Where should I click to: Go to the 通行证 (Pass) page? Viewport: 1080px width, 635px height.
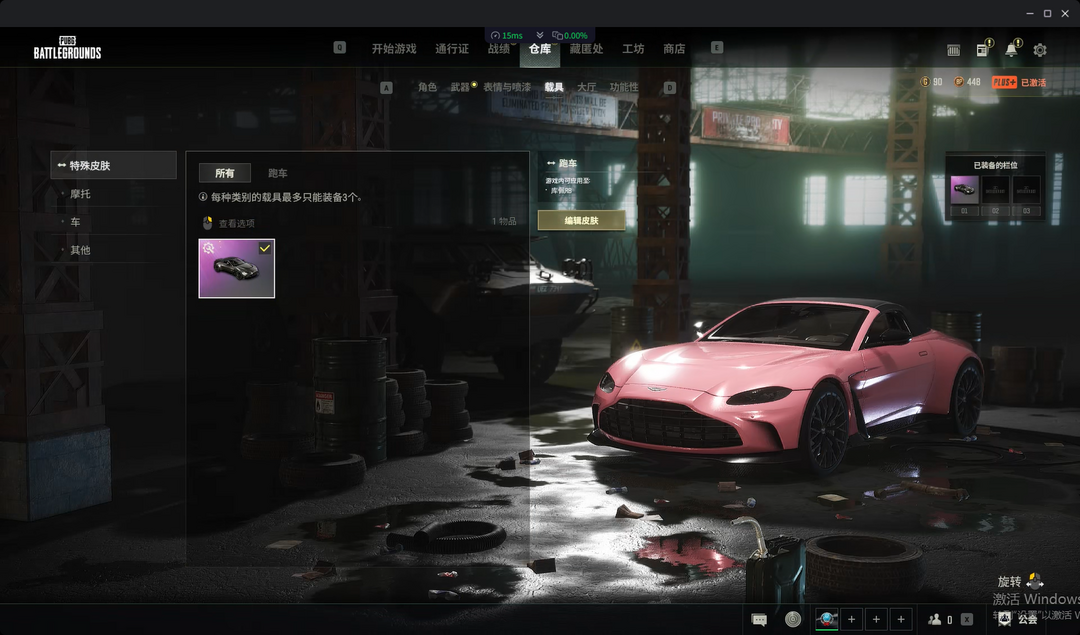452,49
